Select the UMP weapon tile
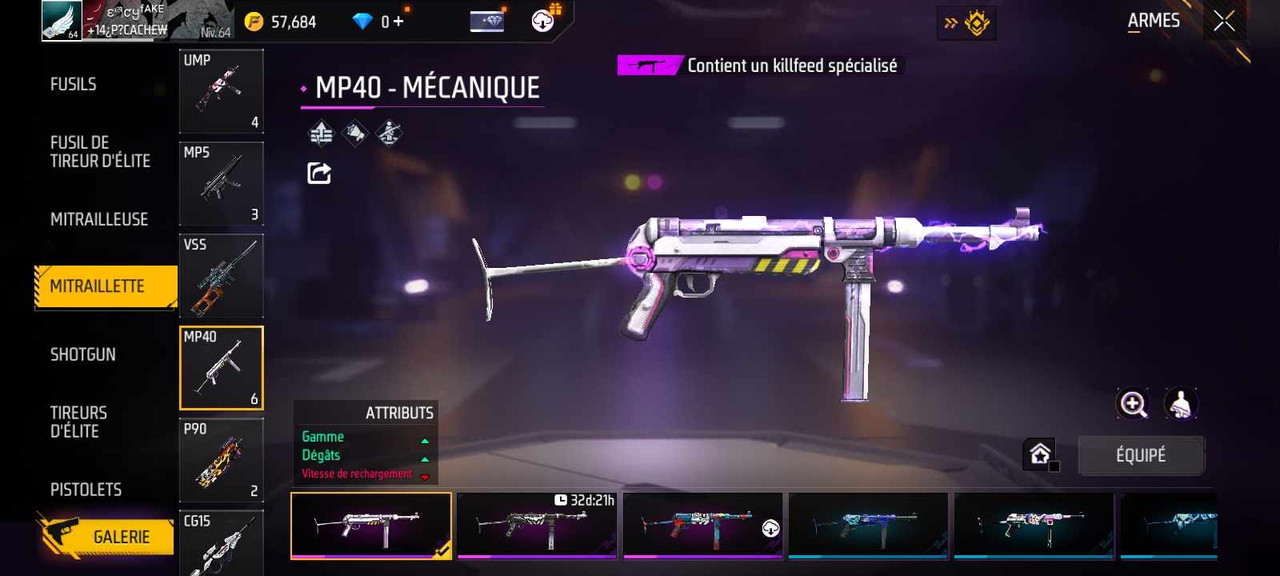Screen dimensions: 1280x576 tap(221, 91)
